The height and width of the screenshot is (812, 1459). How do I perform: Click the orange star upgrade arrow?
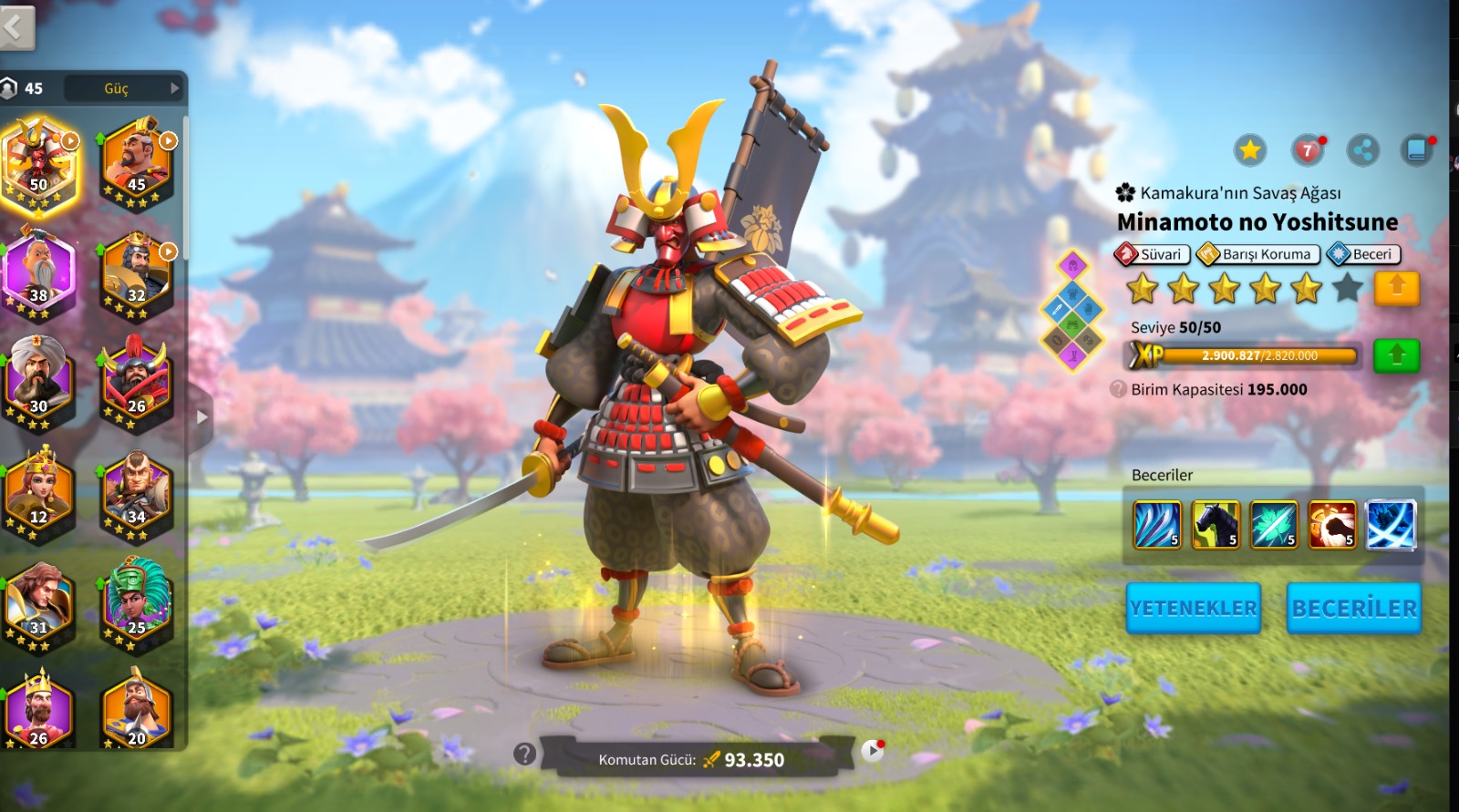point(1396,289)
